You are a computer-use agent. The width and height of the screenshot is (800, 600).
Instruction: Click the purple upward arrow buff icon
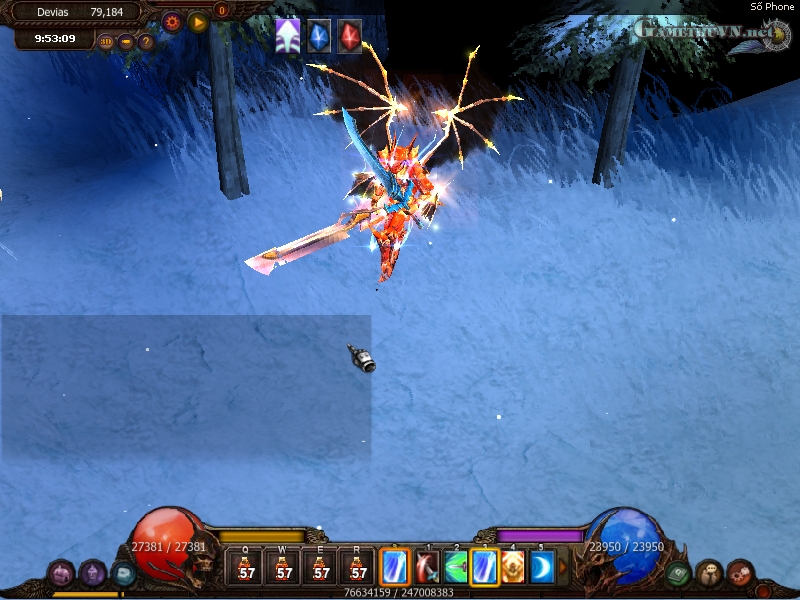(288, 35)
